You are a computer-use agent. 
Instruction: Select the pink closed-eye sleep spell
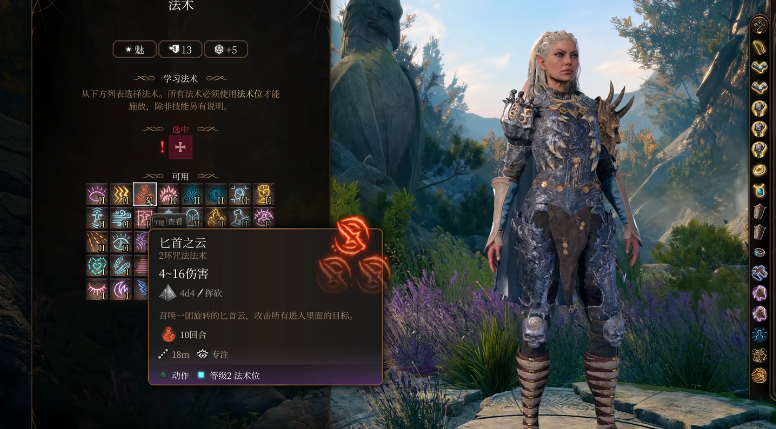[97, 290]
